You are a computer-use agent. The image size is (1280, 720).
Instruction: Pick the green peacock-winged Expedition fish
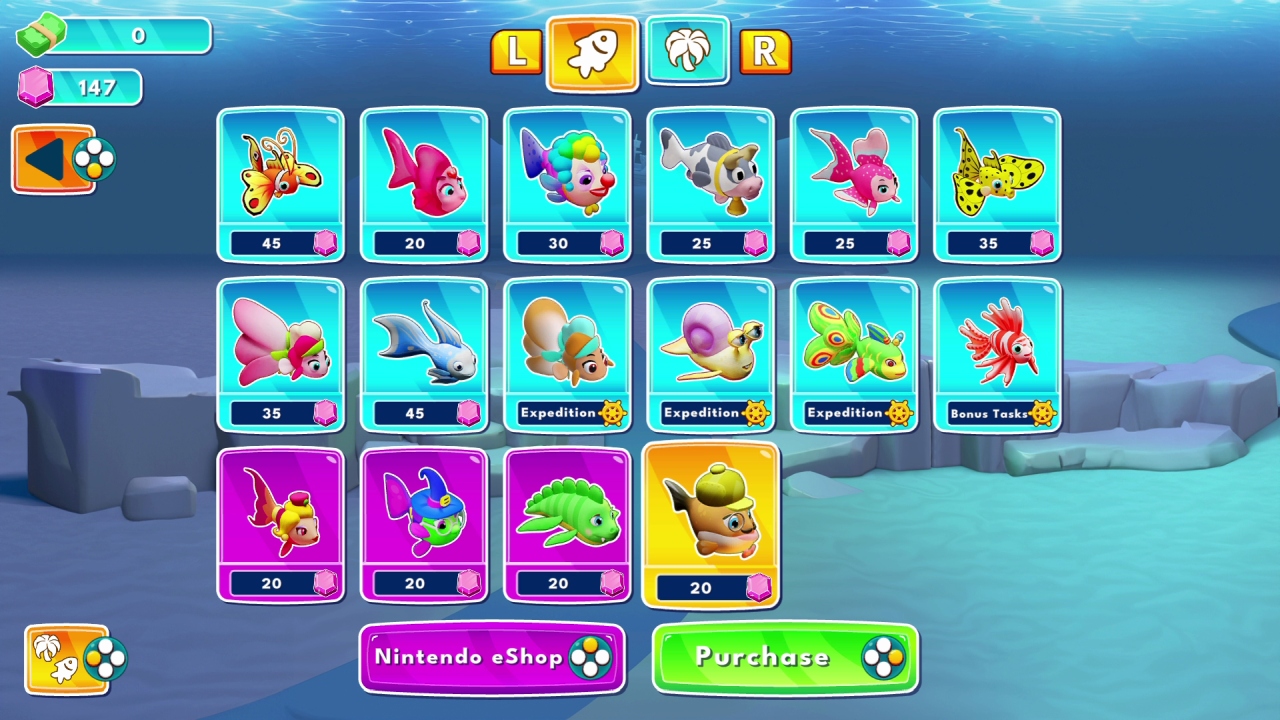point(855,355)
